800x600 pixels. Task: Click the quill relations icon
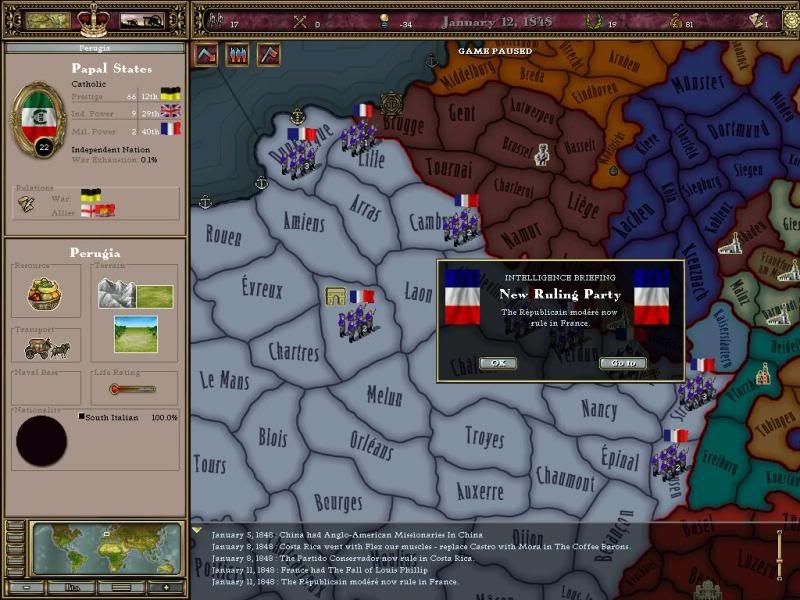tap(27, 204)
